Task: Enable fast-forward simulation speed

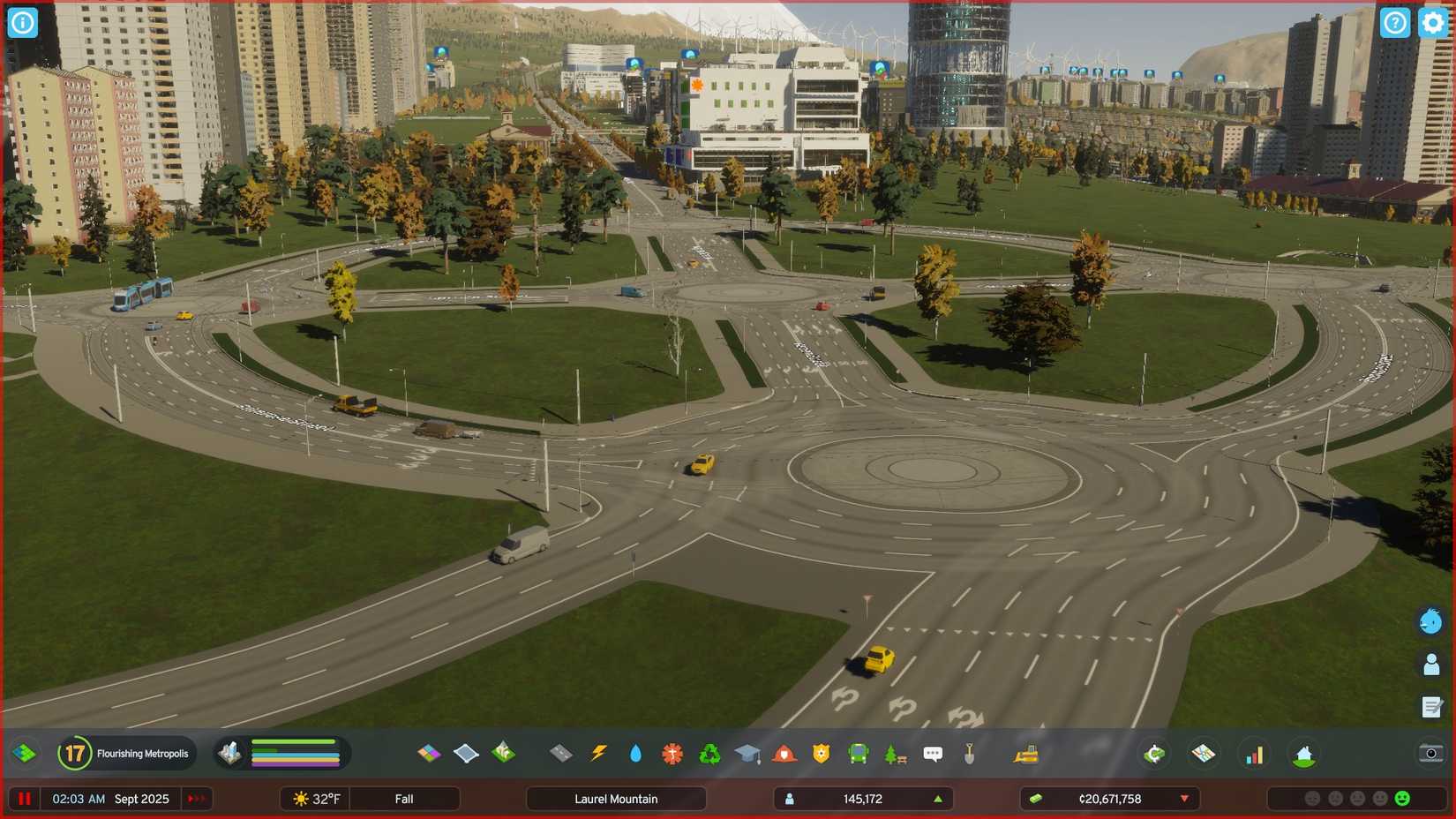Action: pyautogui.click(x=196, y=799)
